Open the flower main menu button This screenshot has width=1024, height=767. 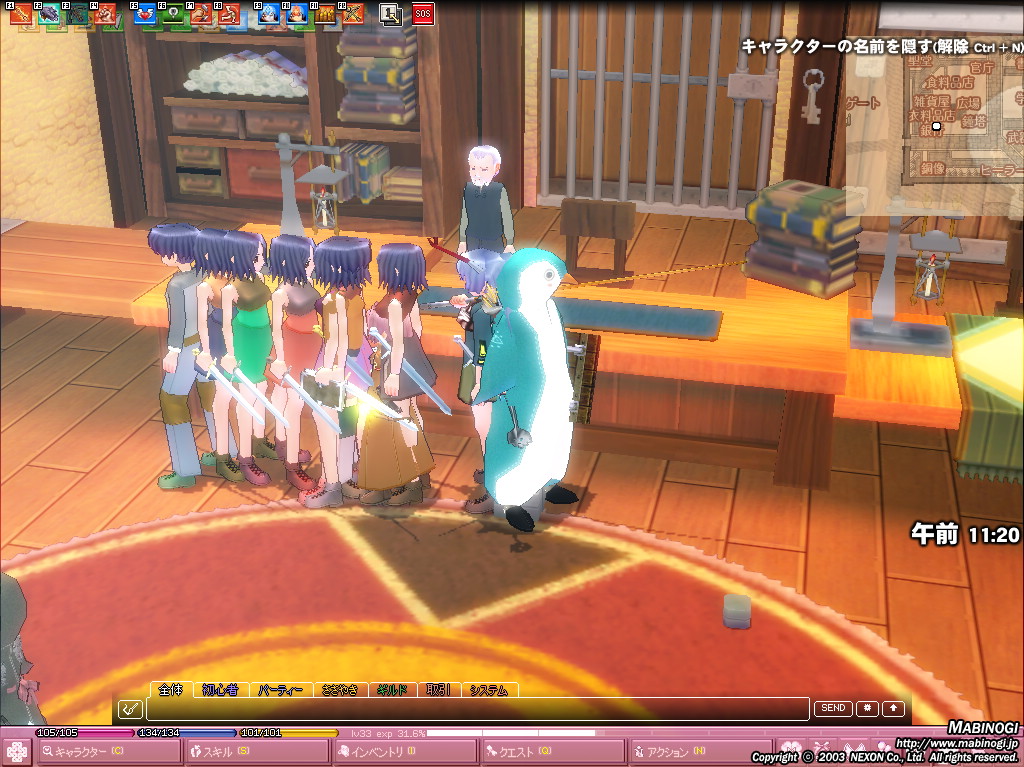[16, 752]
